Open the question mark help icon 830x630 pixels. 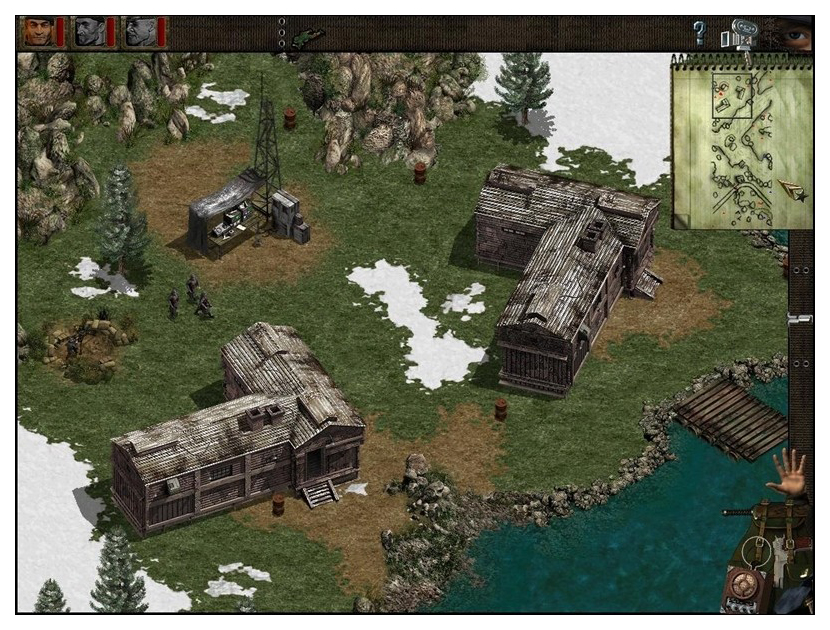pyautogui.click(x=700, y=33)
